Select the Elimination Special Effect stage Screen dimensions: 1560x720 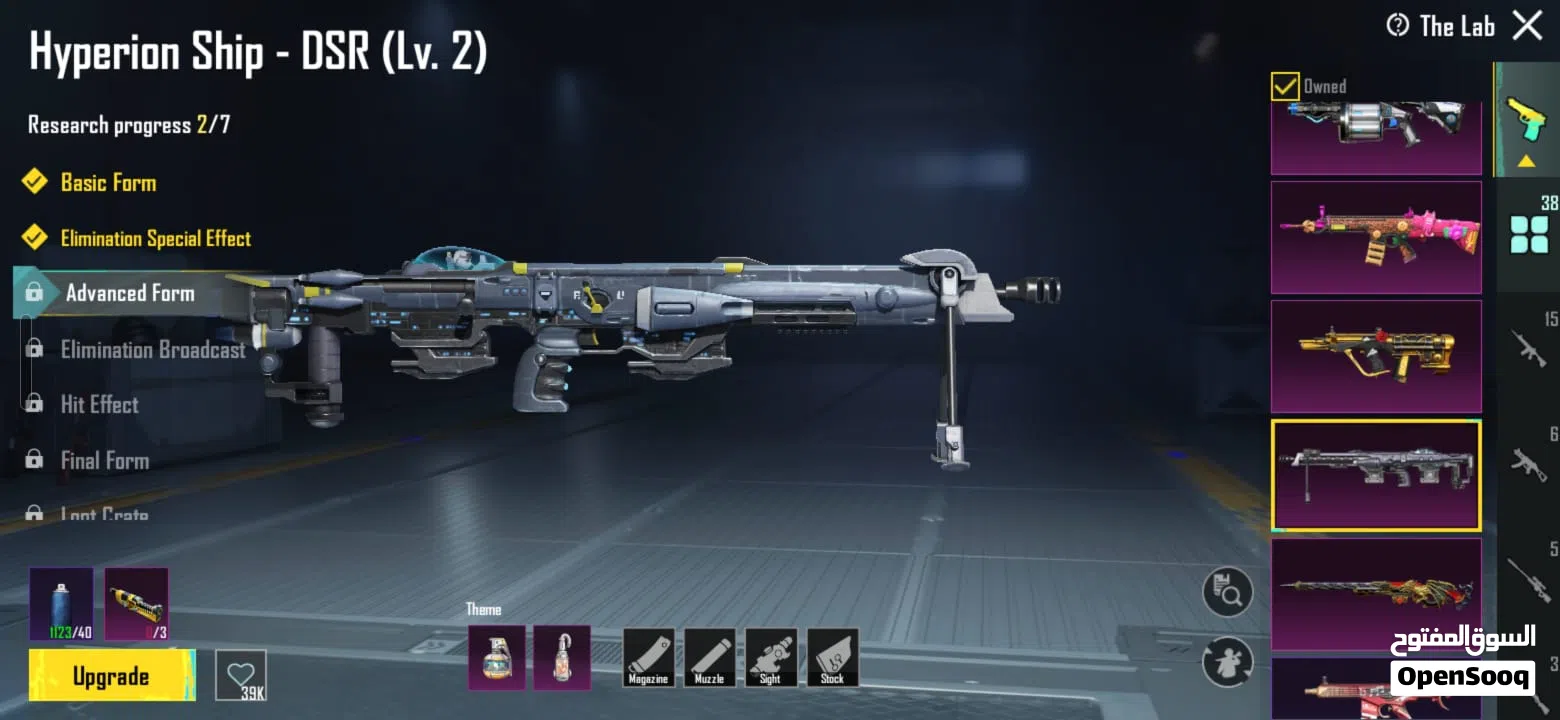coord(155,239)
